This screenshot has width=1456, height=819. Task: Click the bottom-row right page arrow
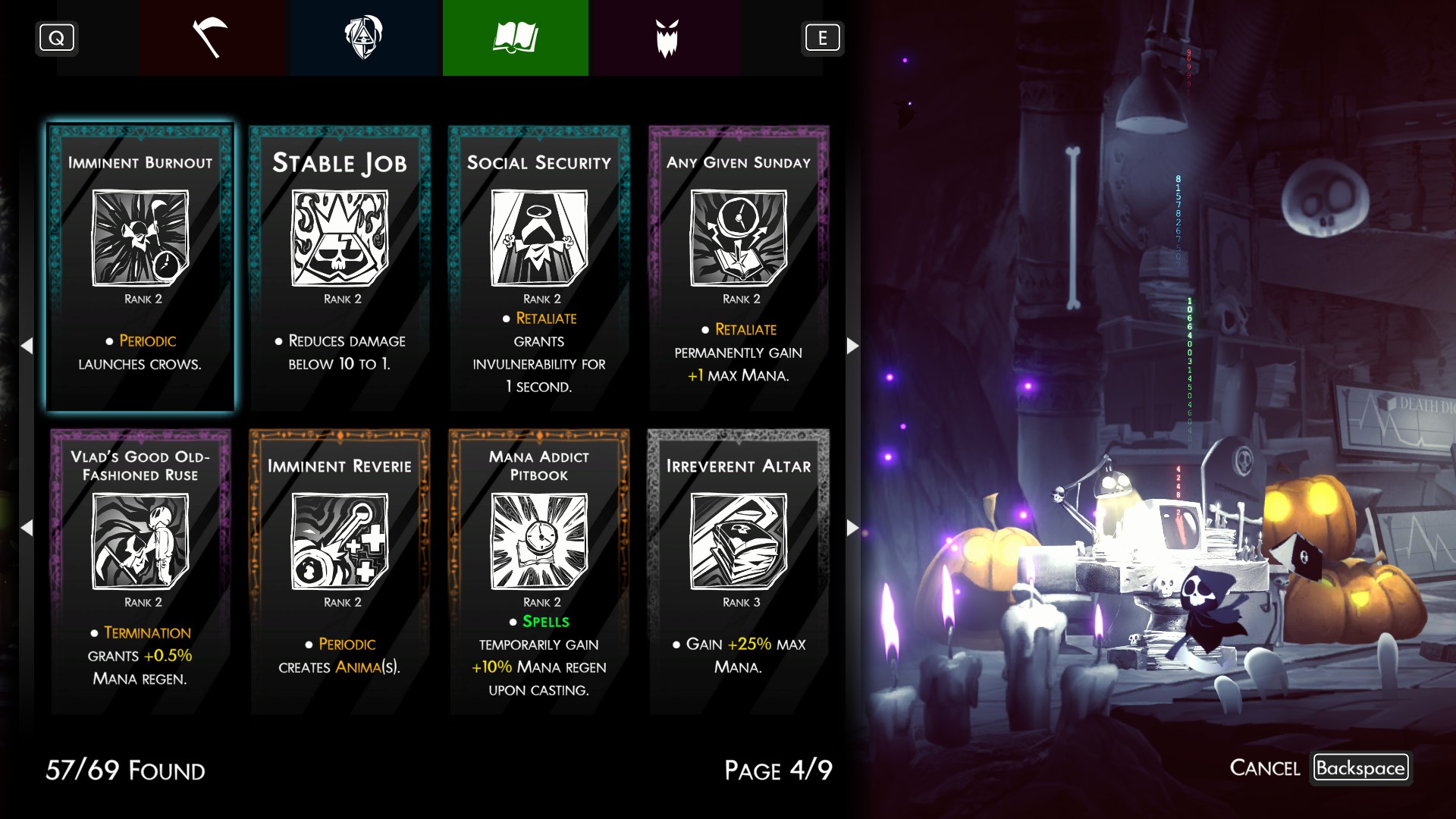tap(852, 528)
